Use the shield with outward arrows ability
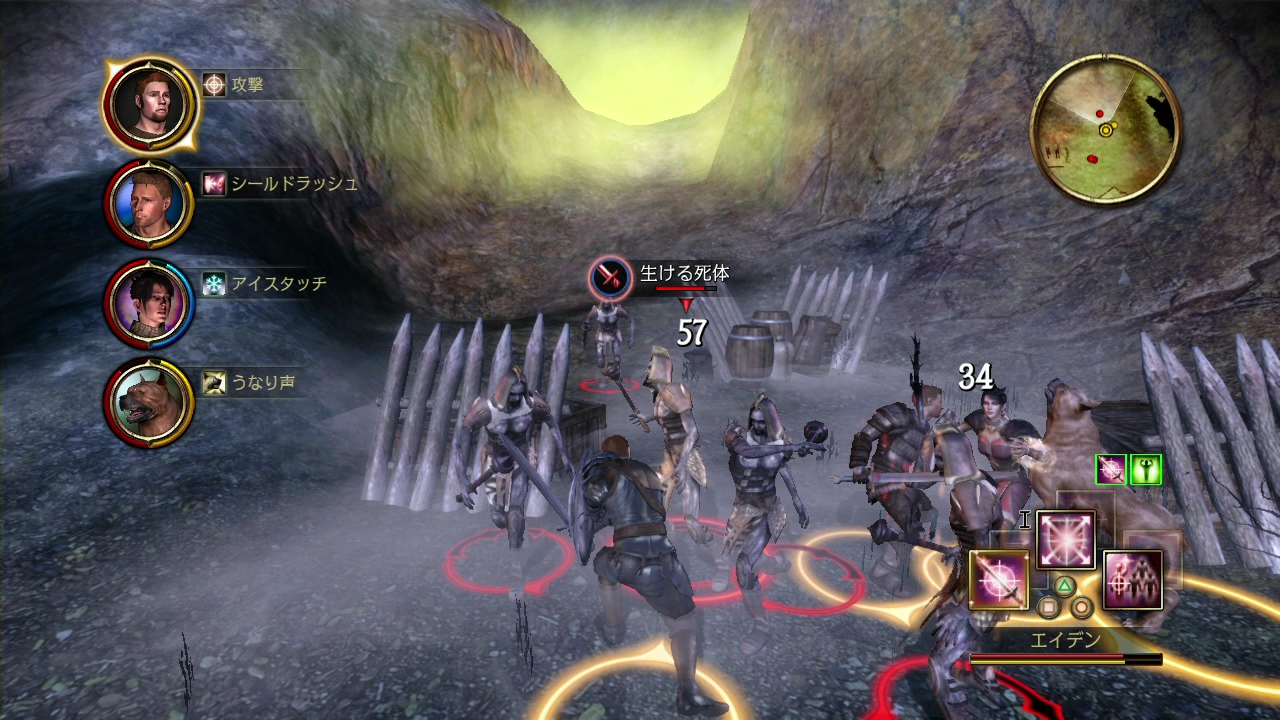1280x720 pixels. click(x=1066, y=540)
